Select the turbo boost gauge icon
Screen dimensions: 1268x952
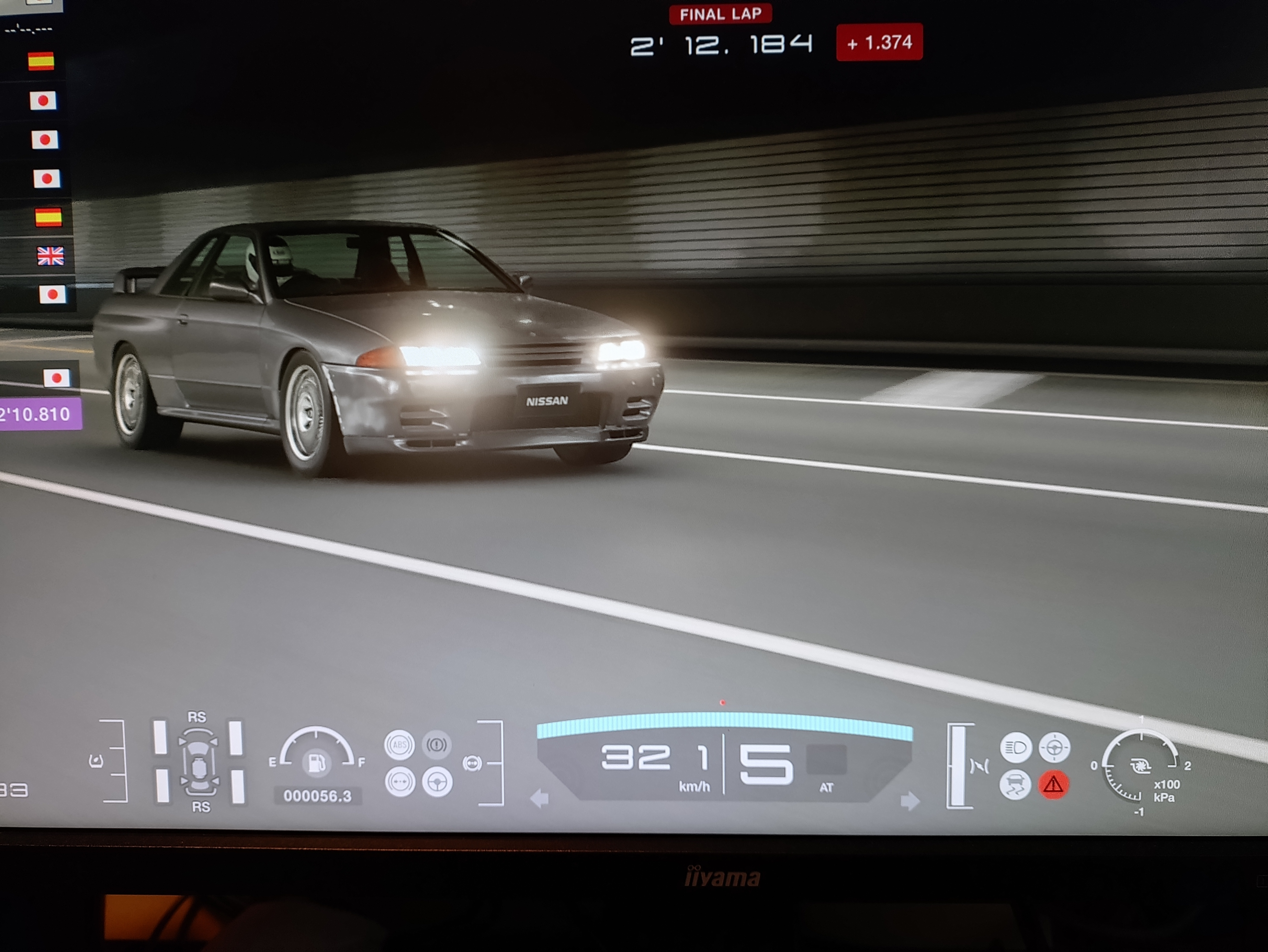(1140, 766)
